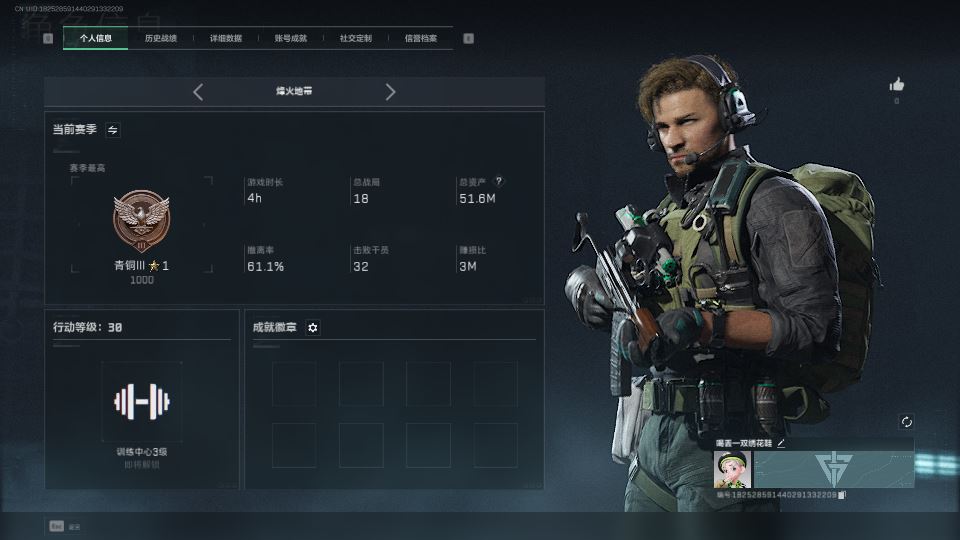This screenshot has width=960, height=540.
Task: Edit the player name with the pencil icon
Action: (x=781, y=443)
